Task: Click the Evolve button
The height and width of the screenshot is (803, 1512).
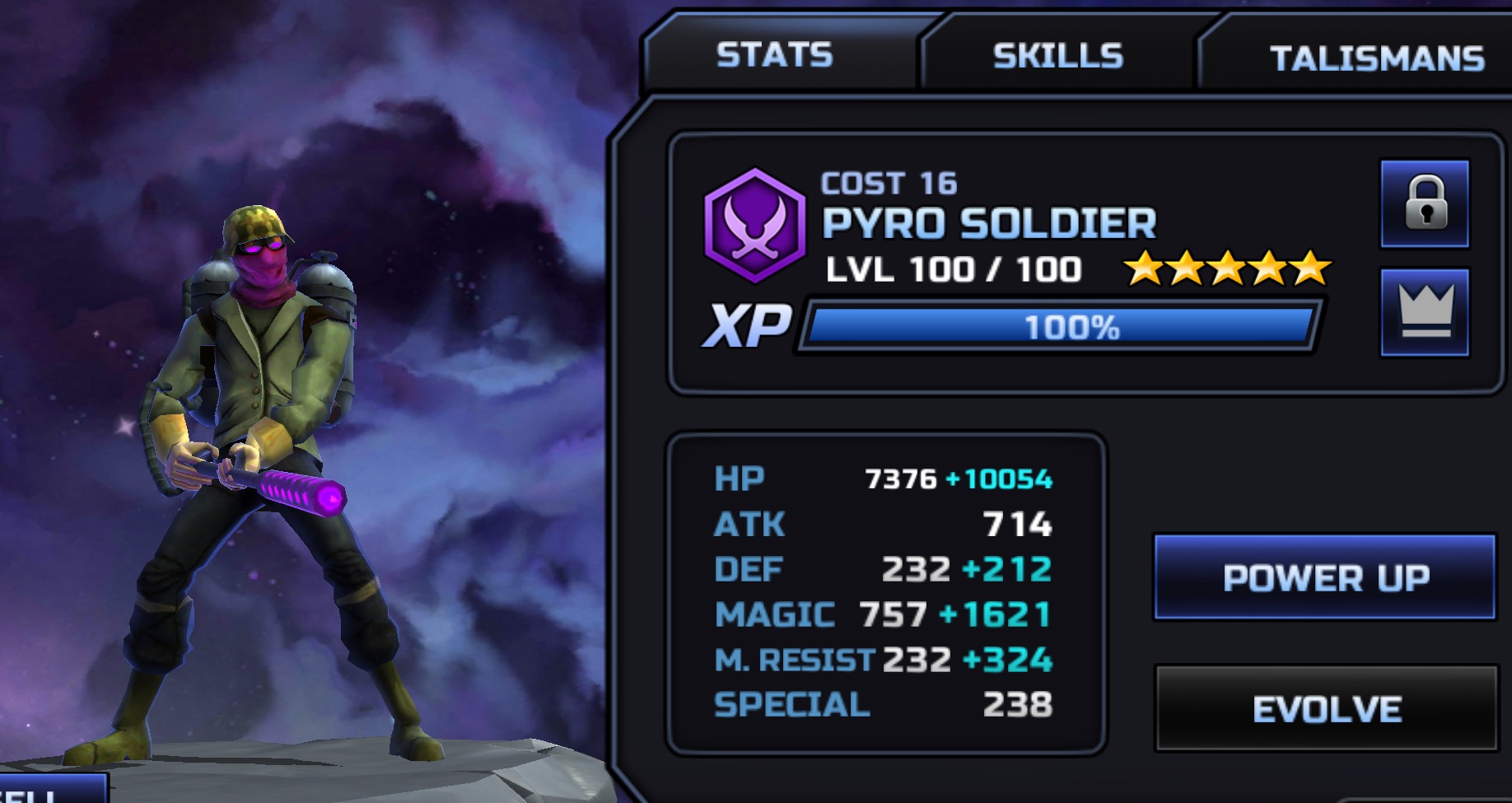Action: pos(1326,708)
